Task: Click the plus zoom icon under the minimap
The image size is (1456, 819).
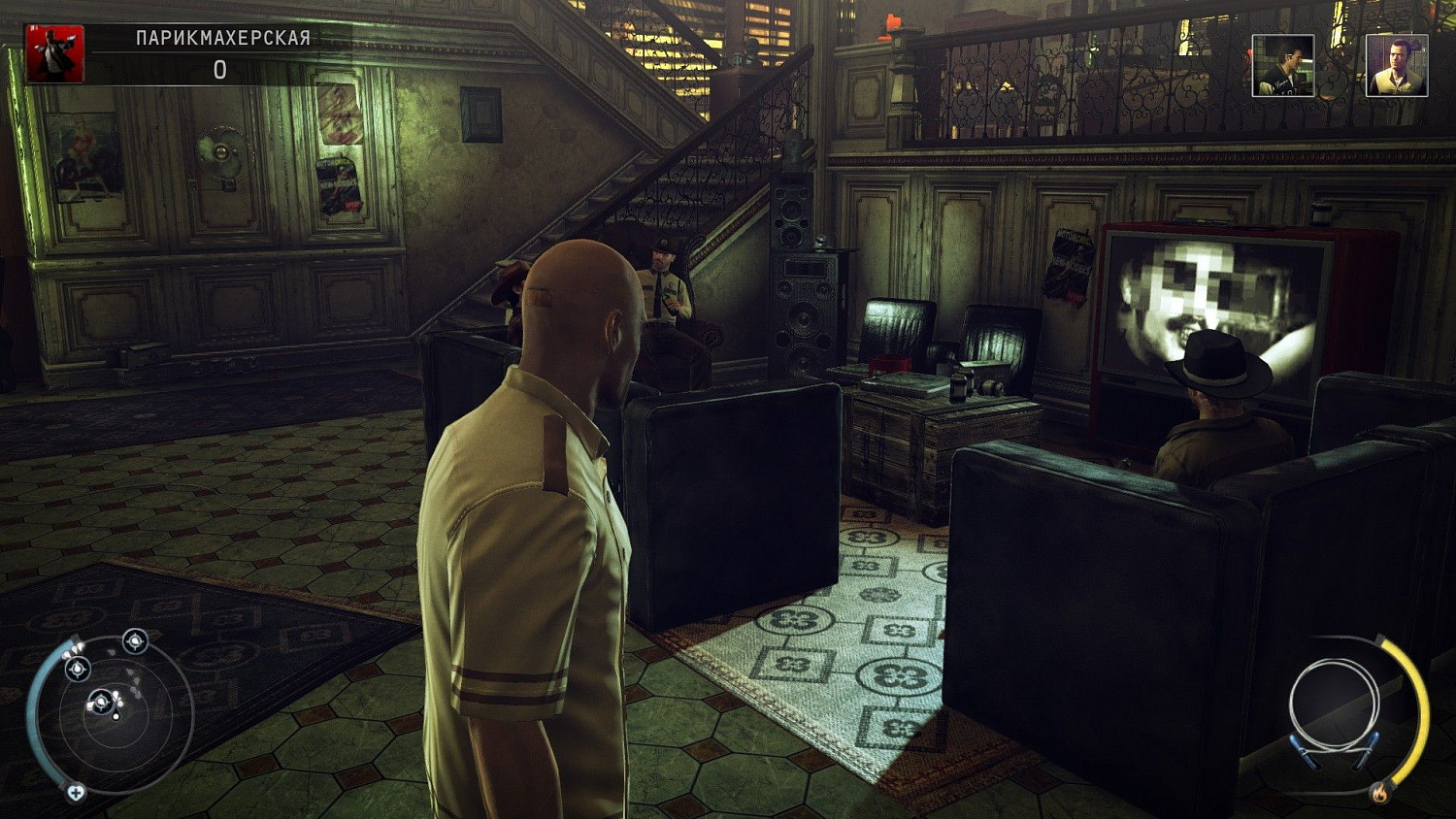Action: tap(76, 792)
